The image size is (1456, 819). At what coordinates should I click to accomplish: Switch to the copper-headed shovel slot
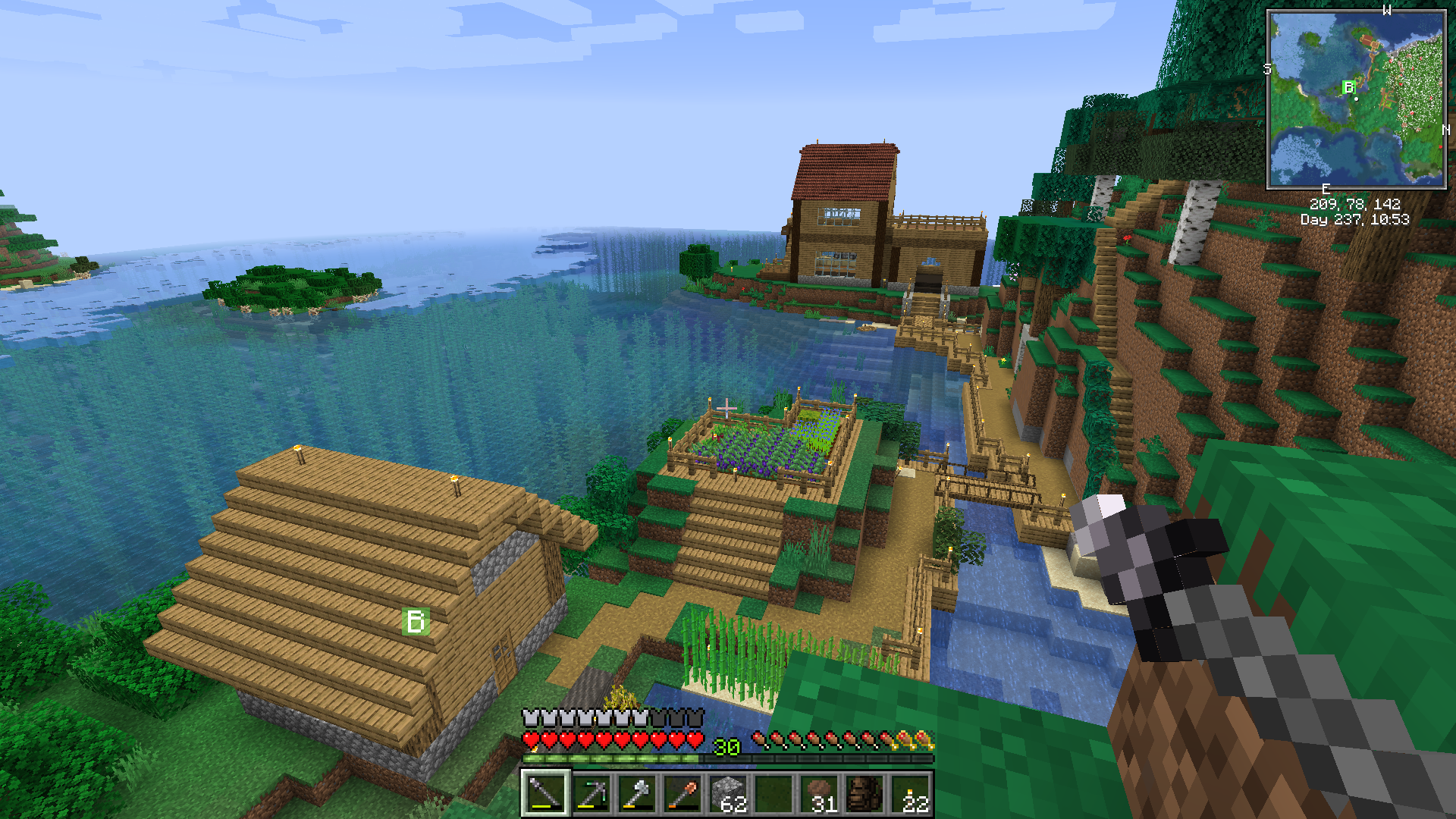pos(682,794)
